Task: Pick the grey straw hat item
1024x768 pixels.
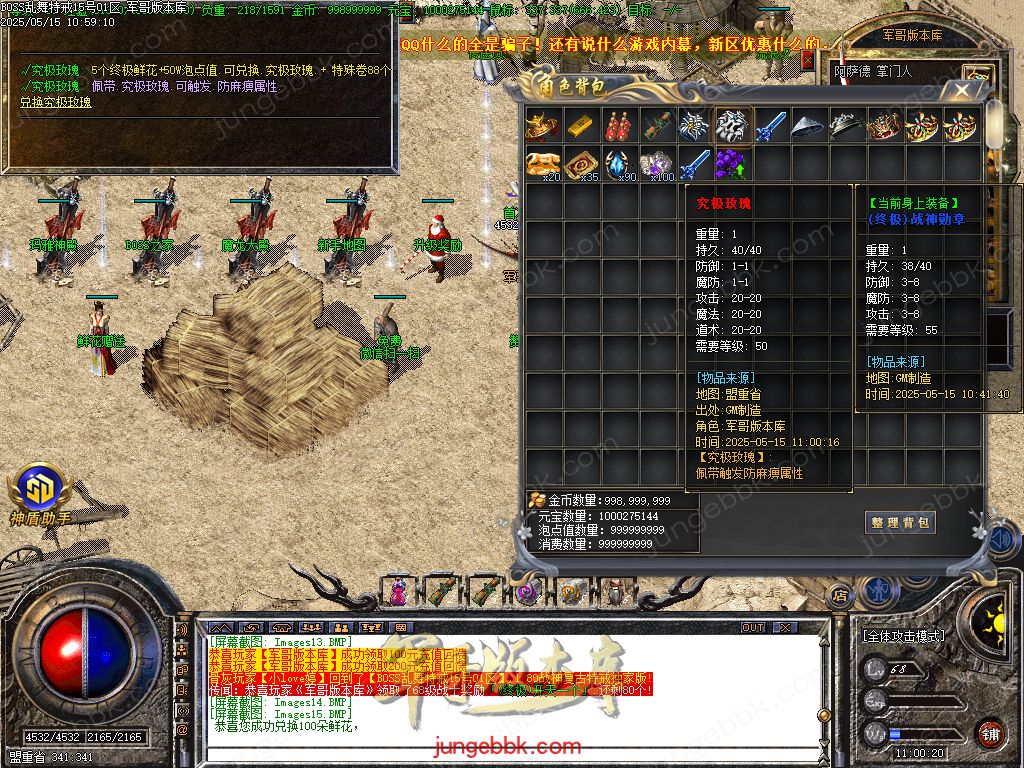Action: [808, 127]
